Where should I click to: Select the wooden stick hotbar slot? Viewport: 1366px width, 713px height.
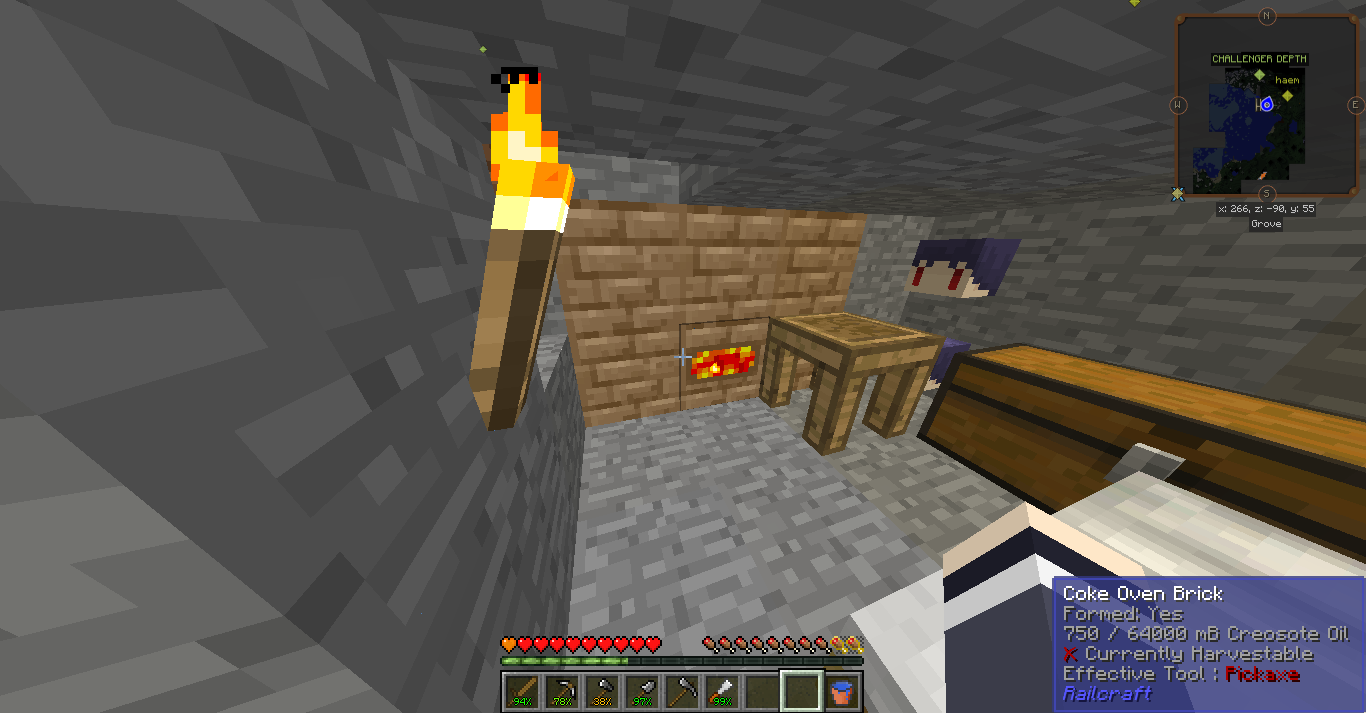coord(520,690)
